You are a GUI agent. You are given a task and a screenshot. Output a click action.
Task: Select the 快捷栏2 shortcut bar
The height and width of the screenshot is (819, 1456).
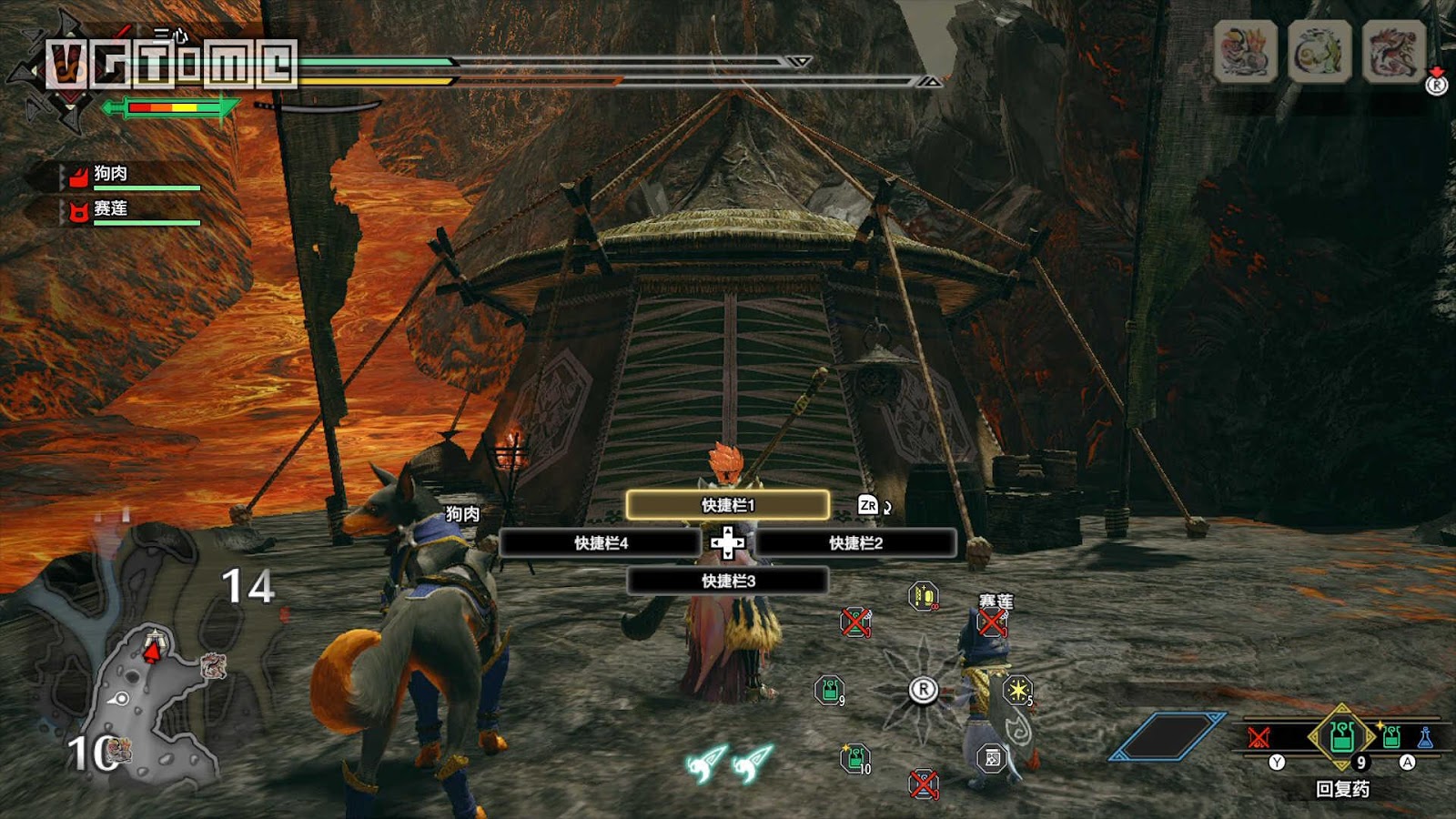(855, 543)
